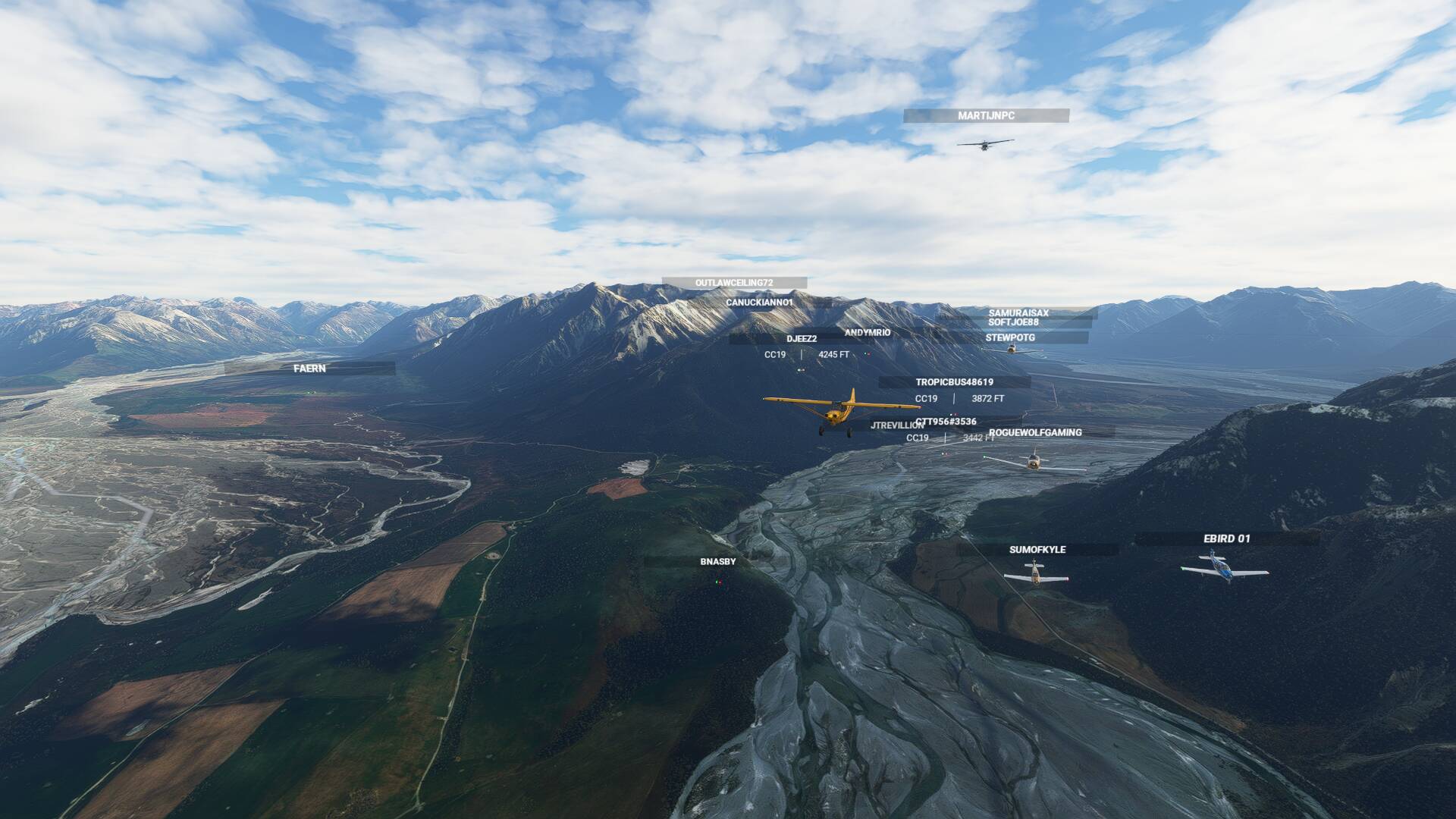Select the DJEEZ2 player label
1456x819 pixels.
[801, 339]
